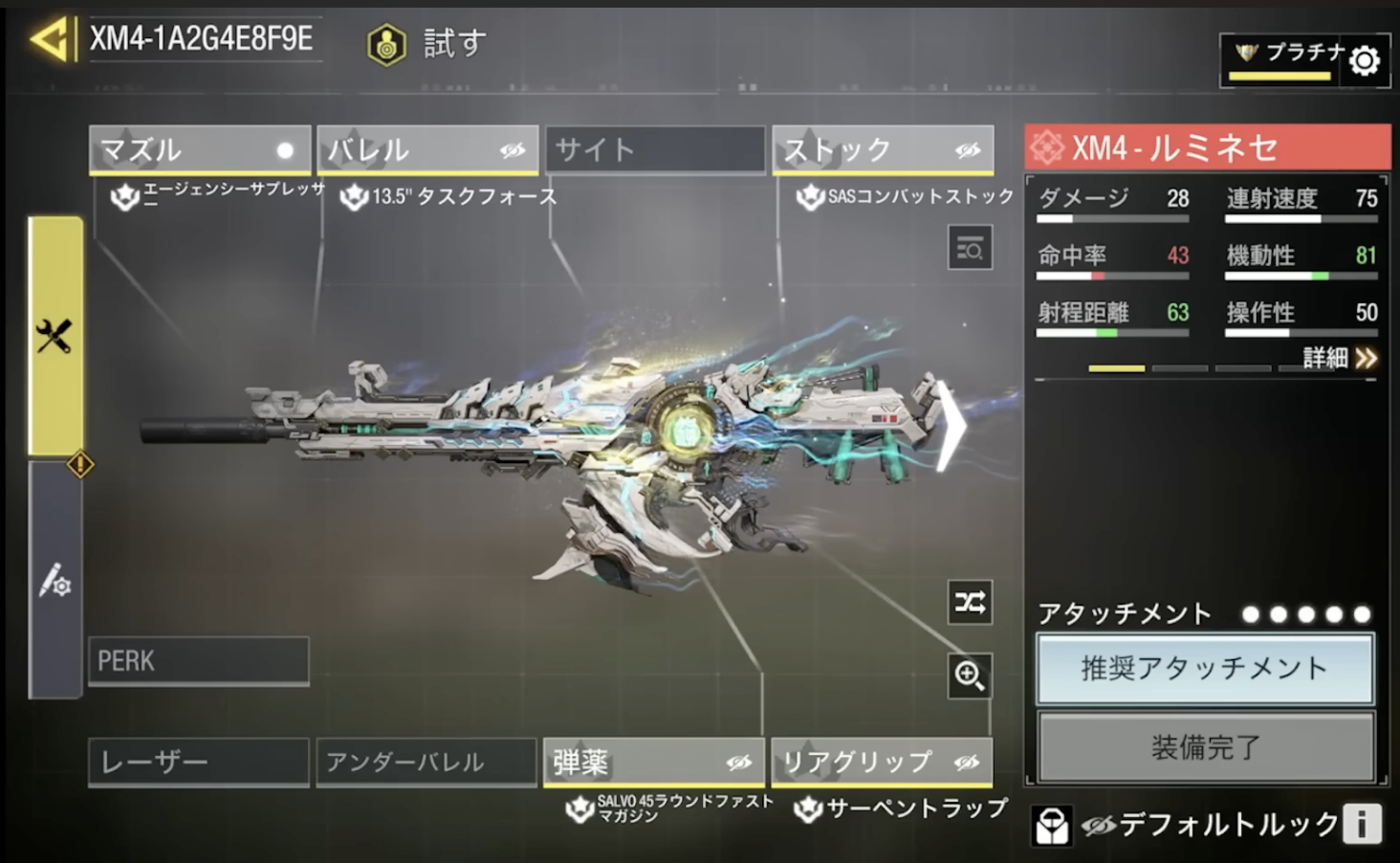Click the magnifier zoom icon near the weapon

click(969, 676)
